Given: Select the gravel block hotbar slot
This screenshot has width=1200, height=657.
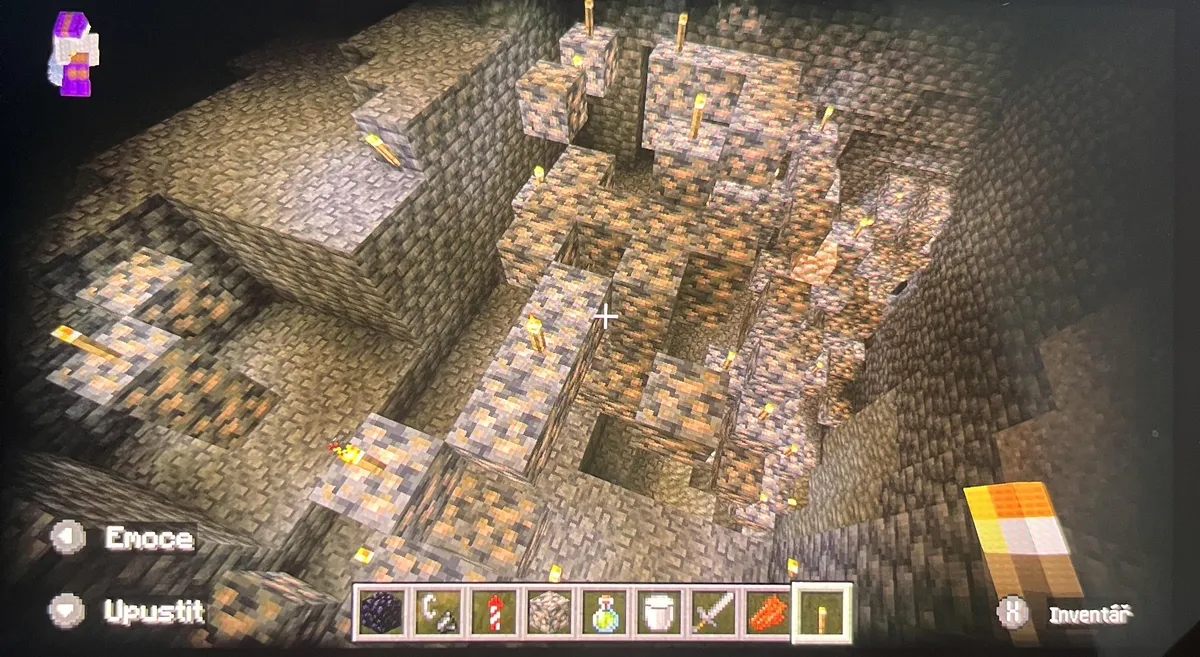Looking at the screenshot, I should pyautogui.click(x=547, y=611).
